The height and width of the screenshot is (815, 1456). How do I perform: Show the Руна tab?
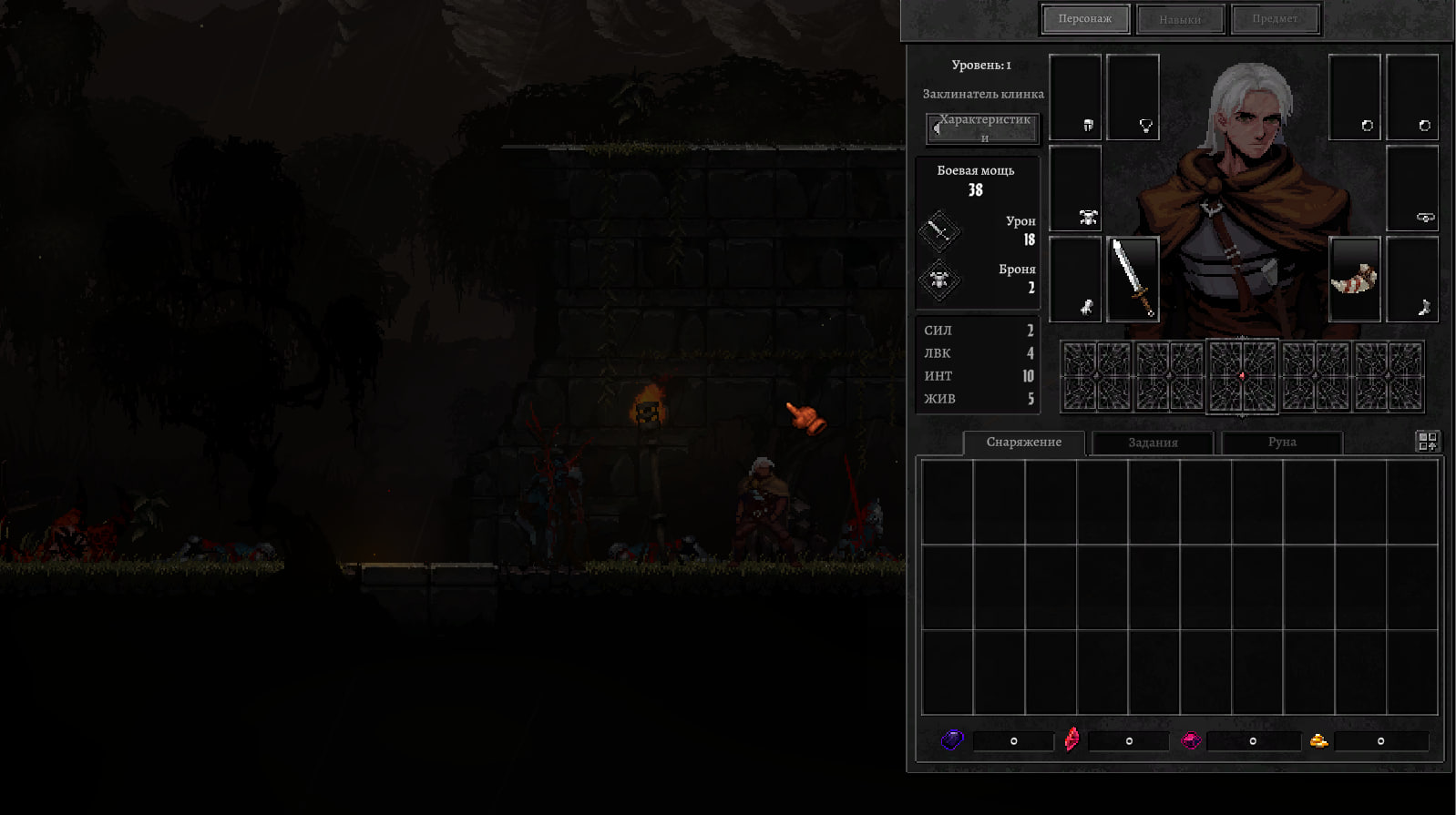click(x=1281, y=443)
